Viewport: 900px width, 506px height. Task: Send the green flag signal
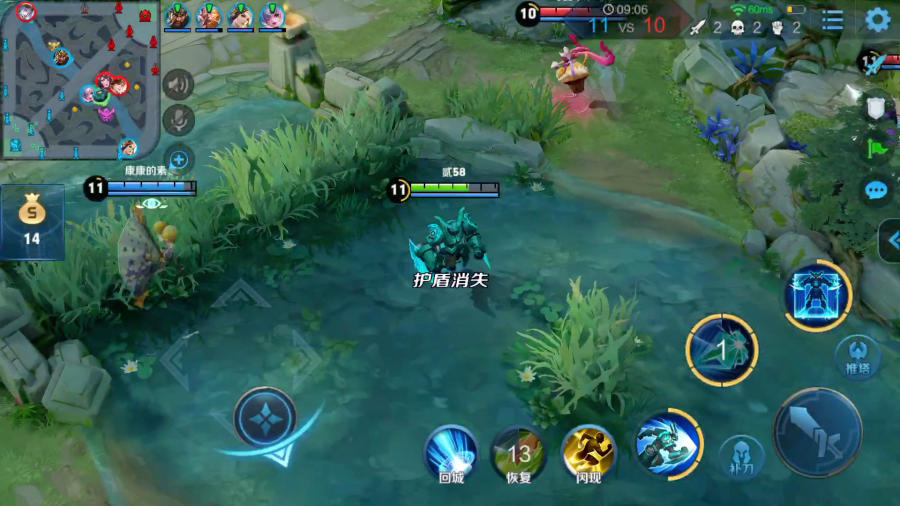(876, 148)
